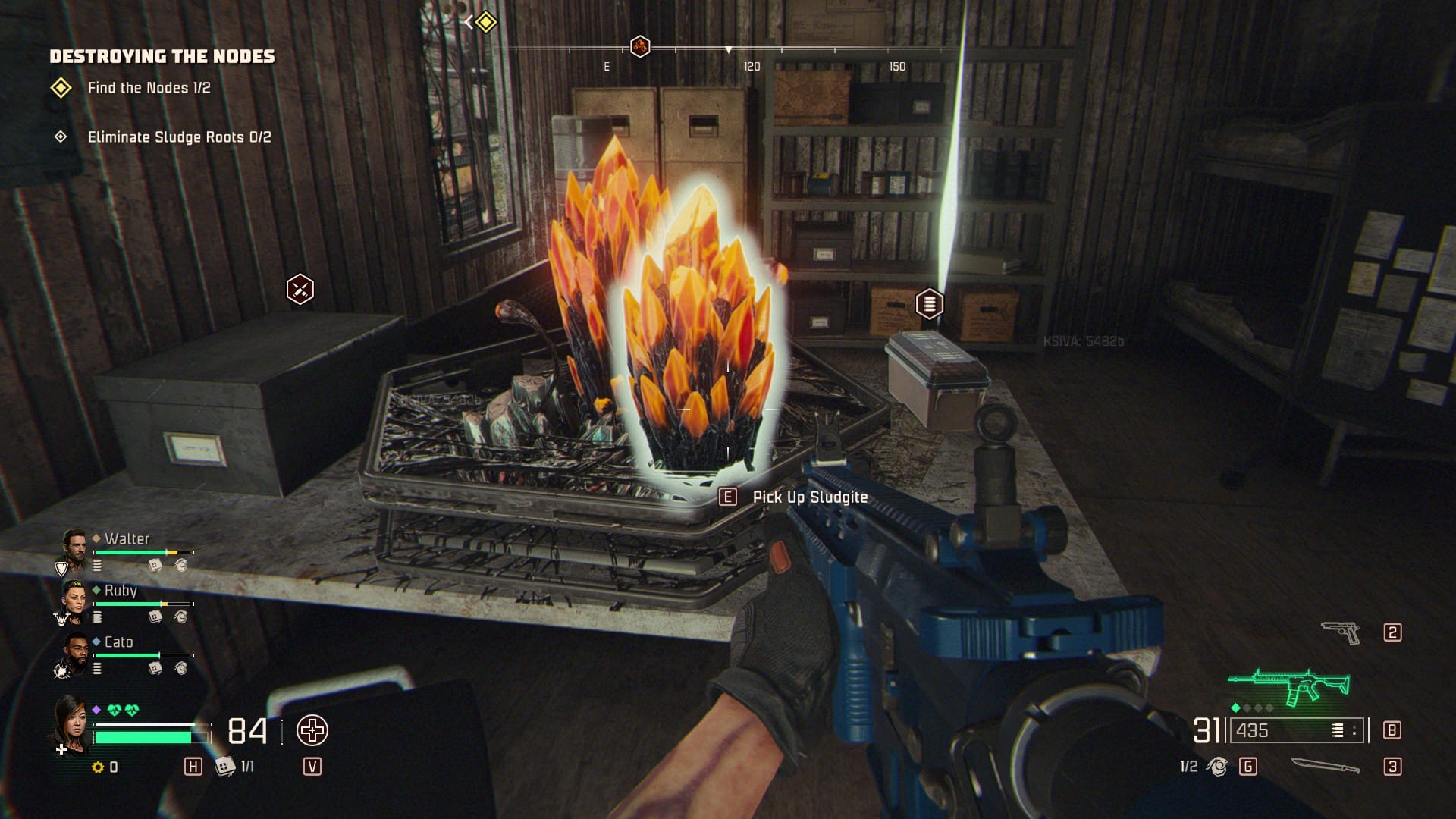
Task: Click your own character portrait
Action: point(70,723)
